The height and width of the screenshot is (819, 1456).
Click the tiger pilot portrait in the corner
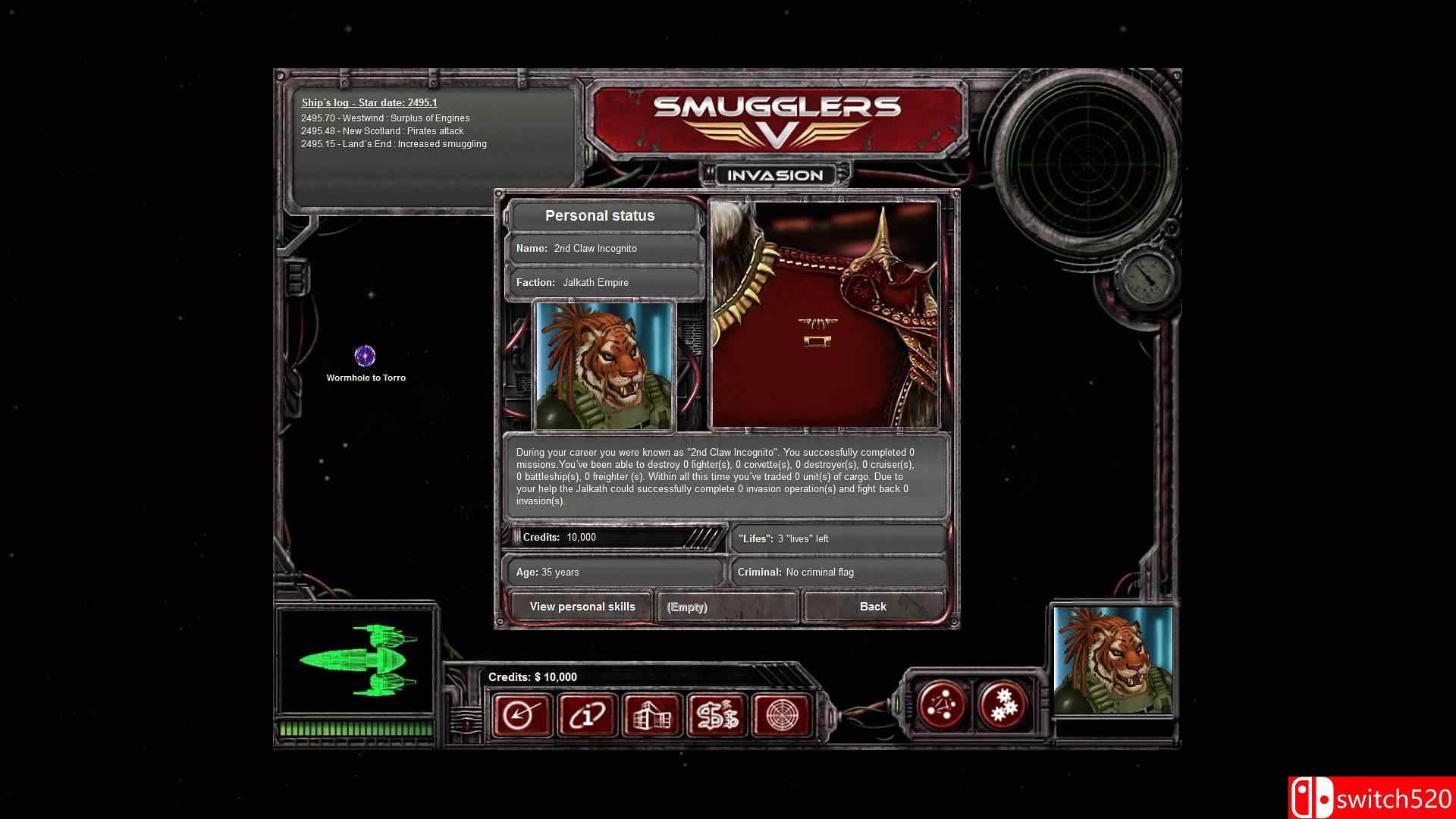click(x=1112, y=661)
